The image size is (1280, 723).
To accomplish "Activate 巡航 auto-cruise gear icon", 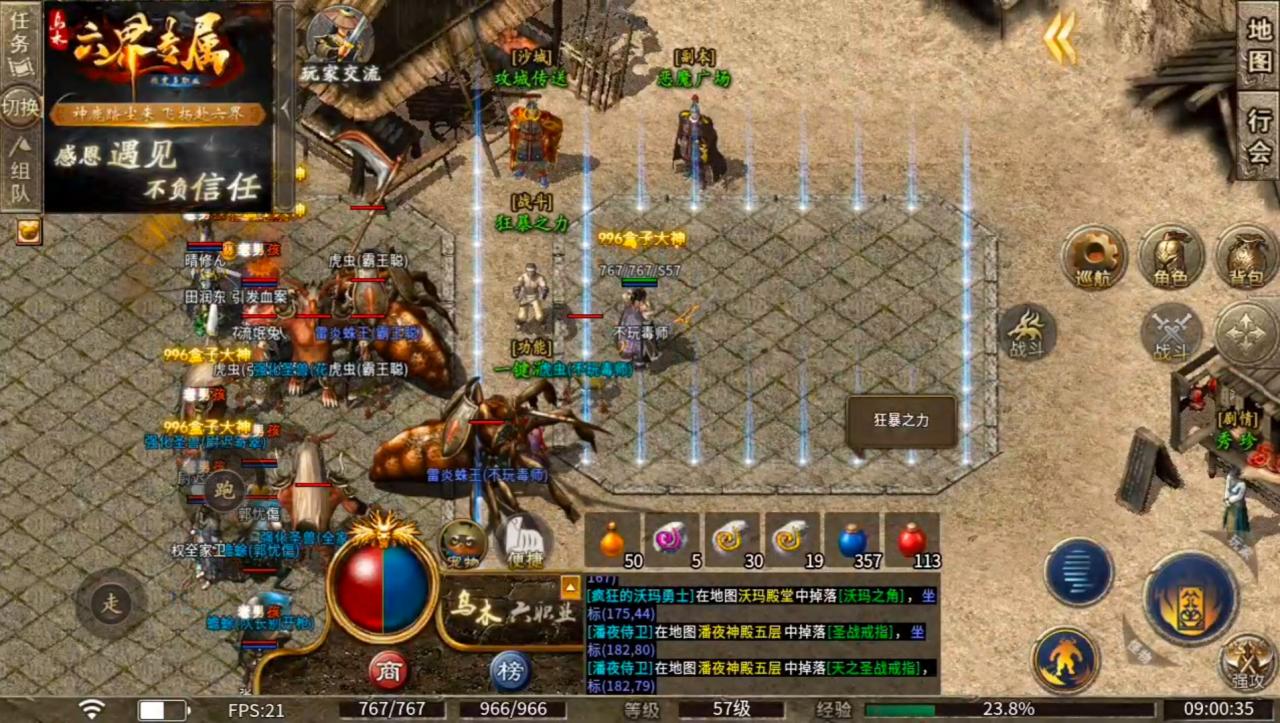I will pos(1094,257).
